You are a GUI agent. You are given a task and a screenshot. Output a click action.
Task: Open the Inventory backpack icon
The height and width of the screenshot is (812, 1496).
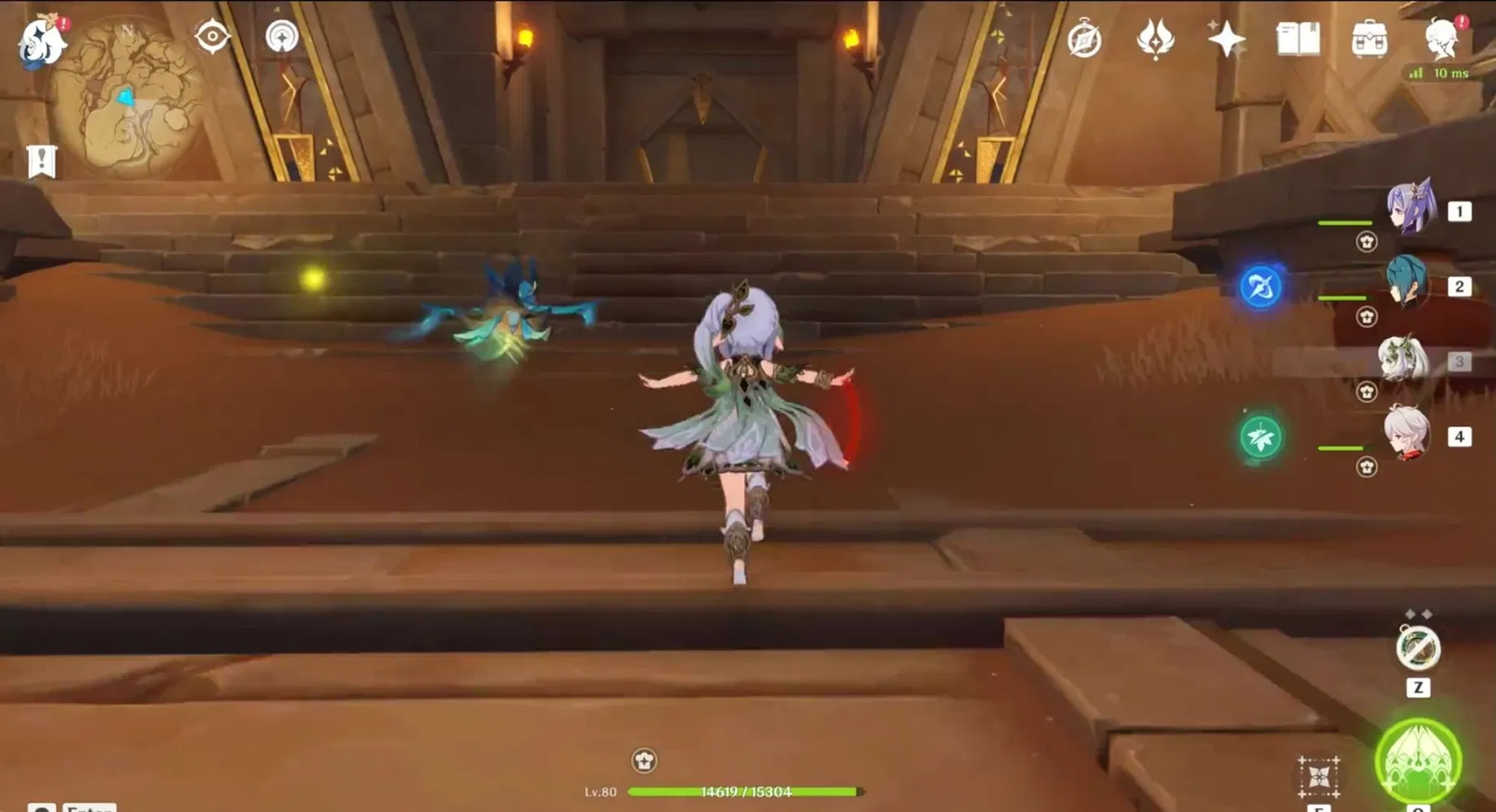(1370, 37)
